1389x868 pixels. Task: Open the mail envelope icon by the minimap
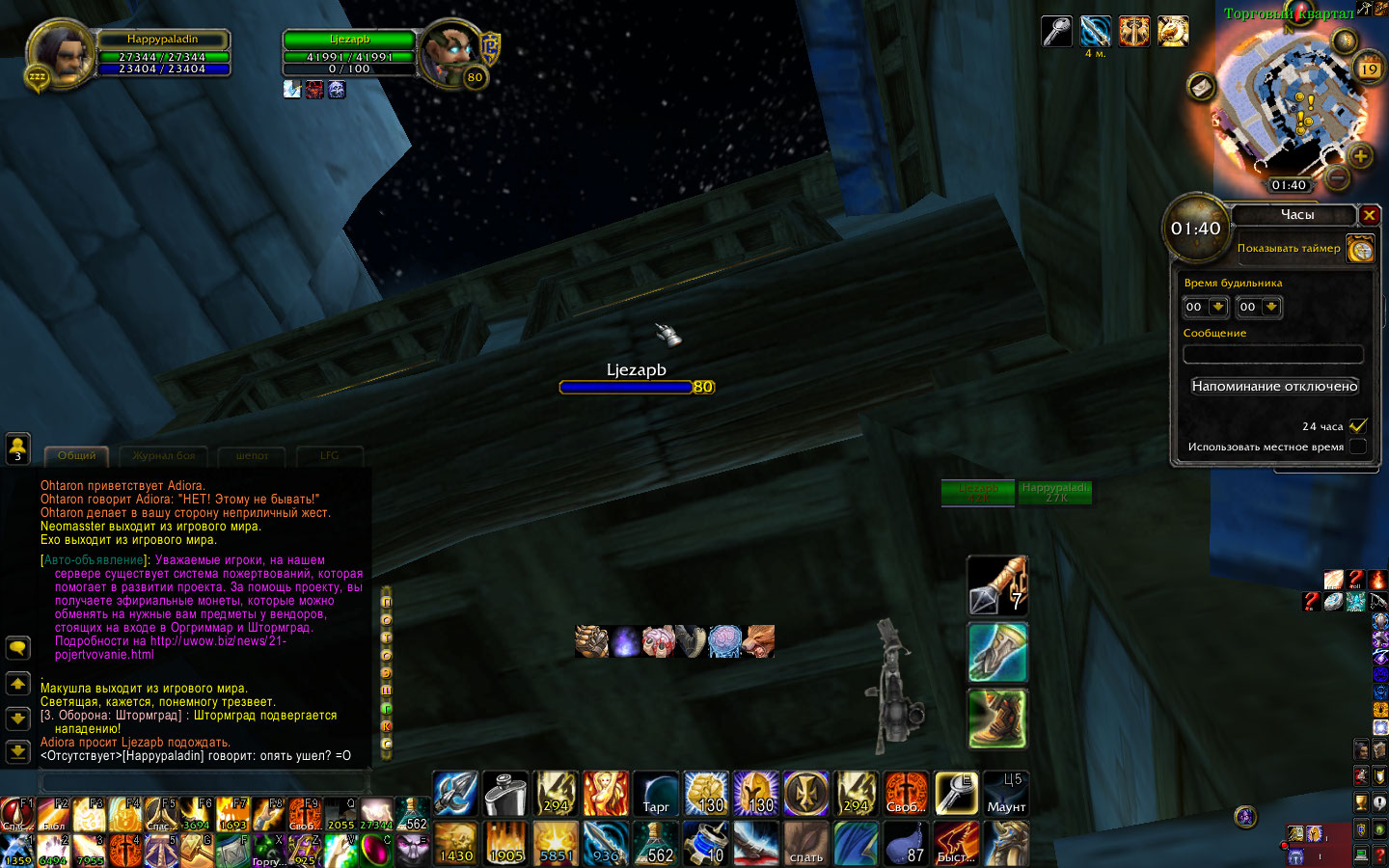[1201, 87]
